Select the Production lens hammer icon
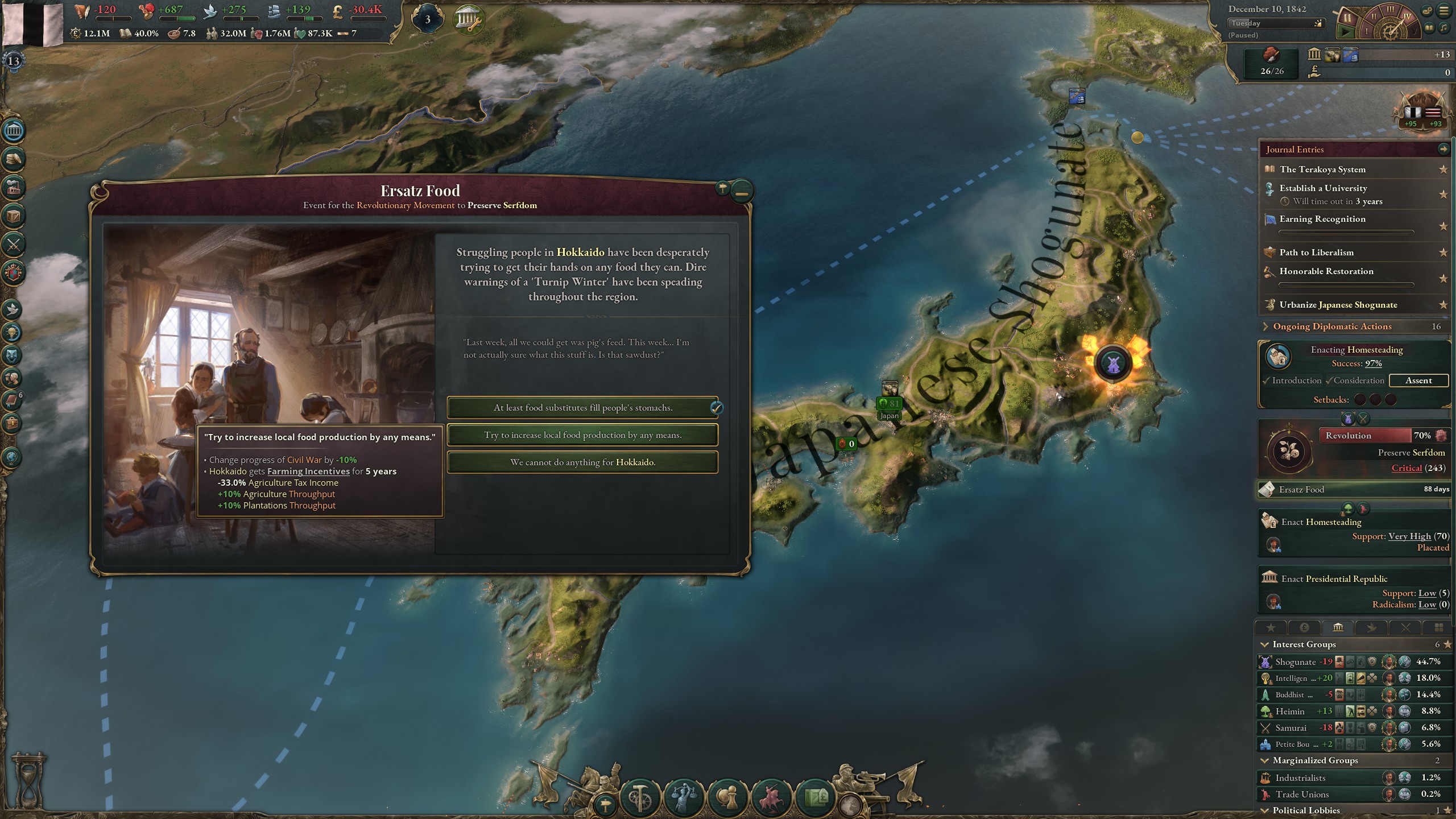Viewport: 1456px width, 819px height. [640, 798]
